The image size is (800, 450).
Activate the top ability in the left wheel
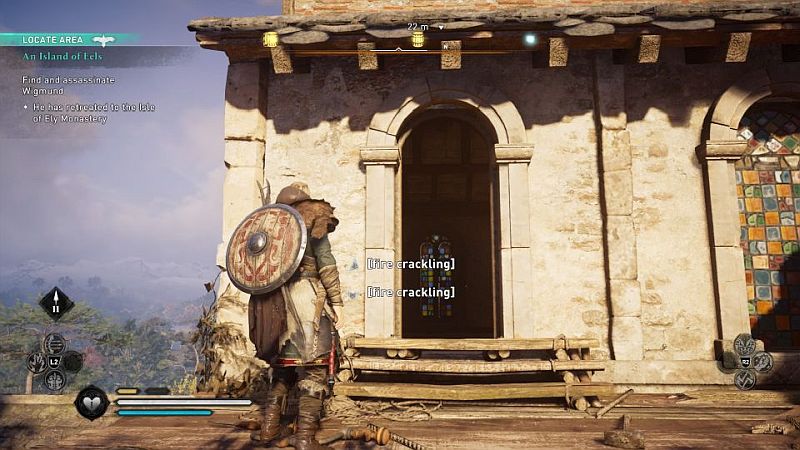pos(55,344)
